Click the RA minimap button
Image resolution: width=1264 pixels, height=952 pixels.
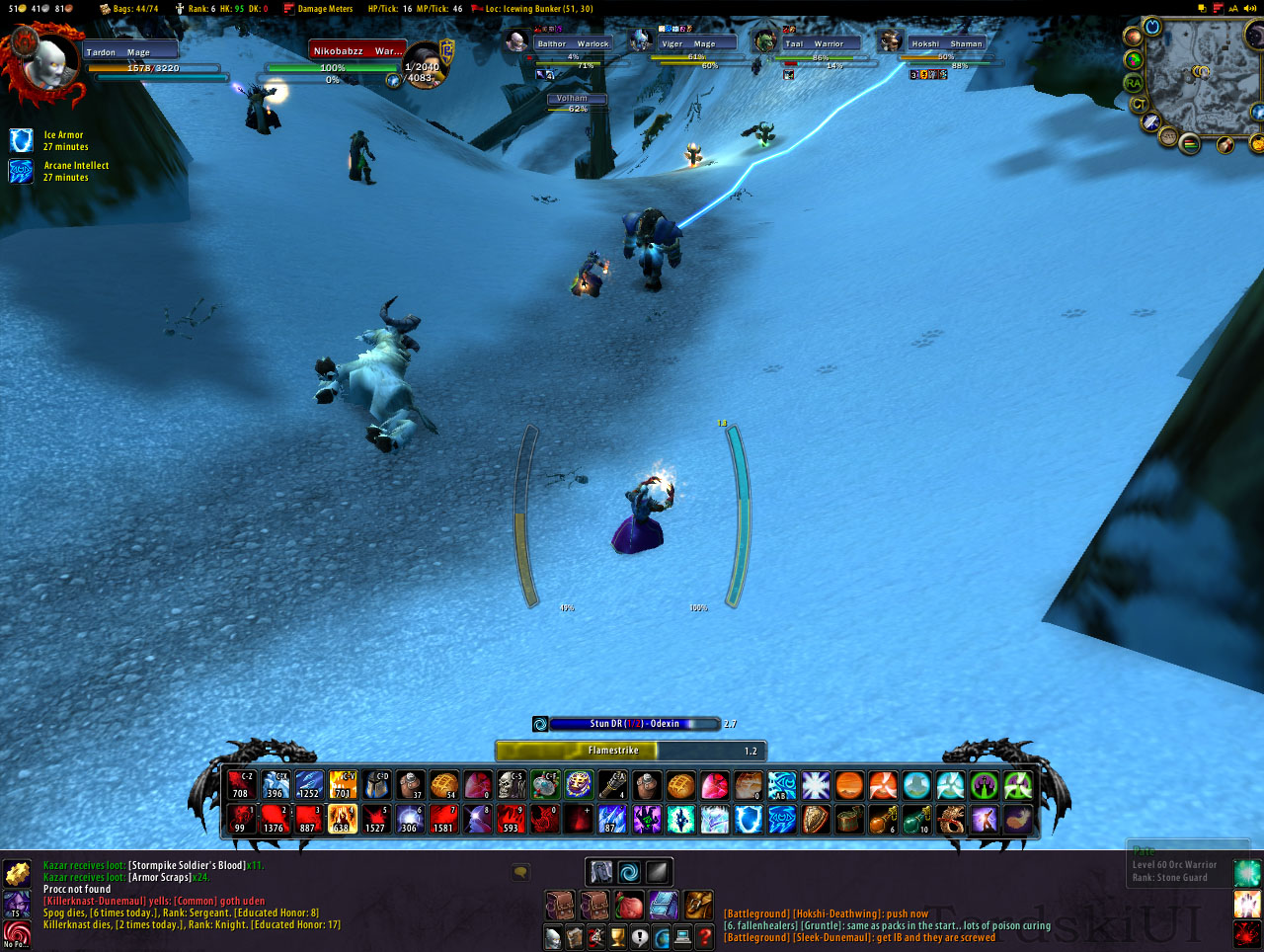click(x=1133, y=83)
